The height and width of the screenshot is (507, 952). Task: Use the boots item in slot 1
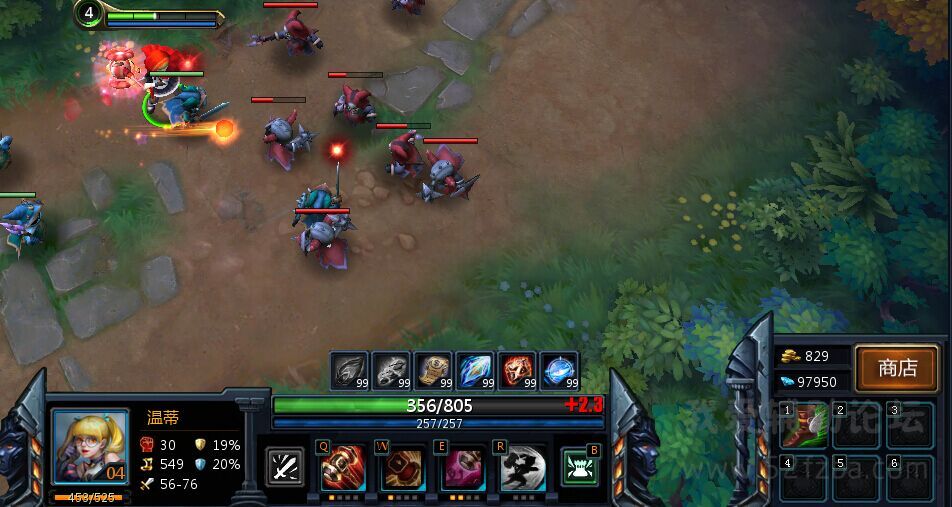(802, 425)
